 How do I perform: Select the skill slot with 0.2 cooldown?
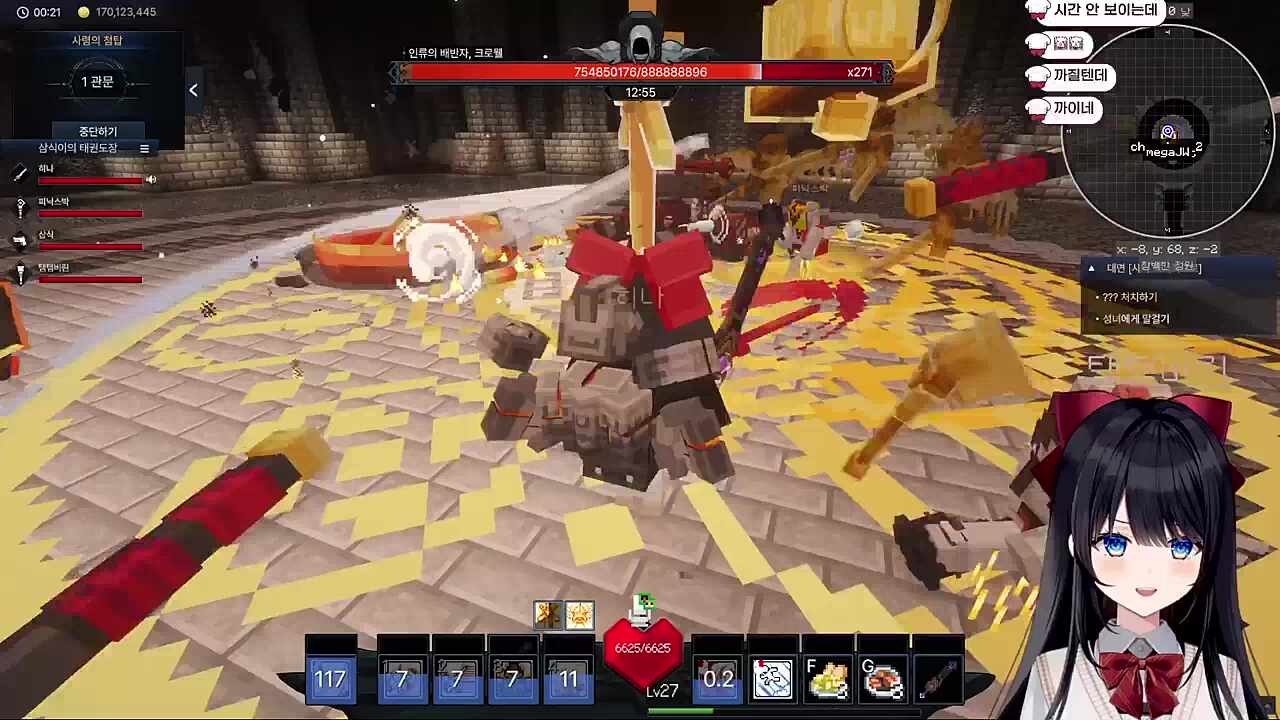coord(717,679)
